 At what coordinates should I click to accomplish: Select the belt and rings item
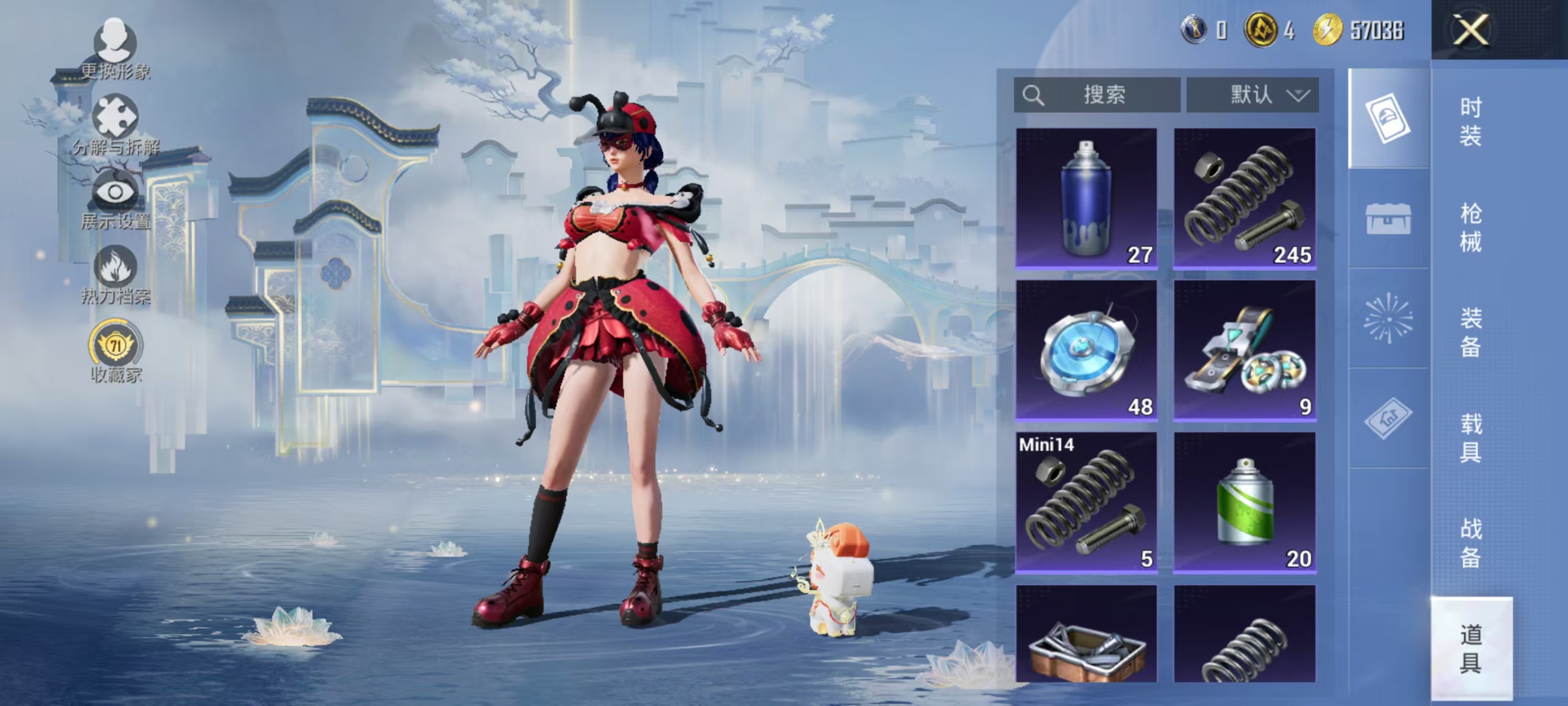(1244, 350)
